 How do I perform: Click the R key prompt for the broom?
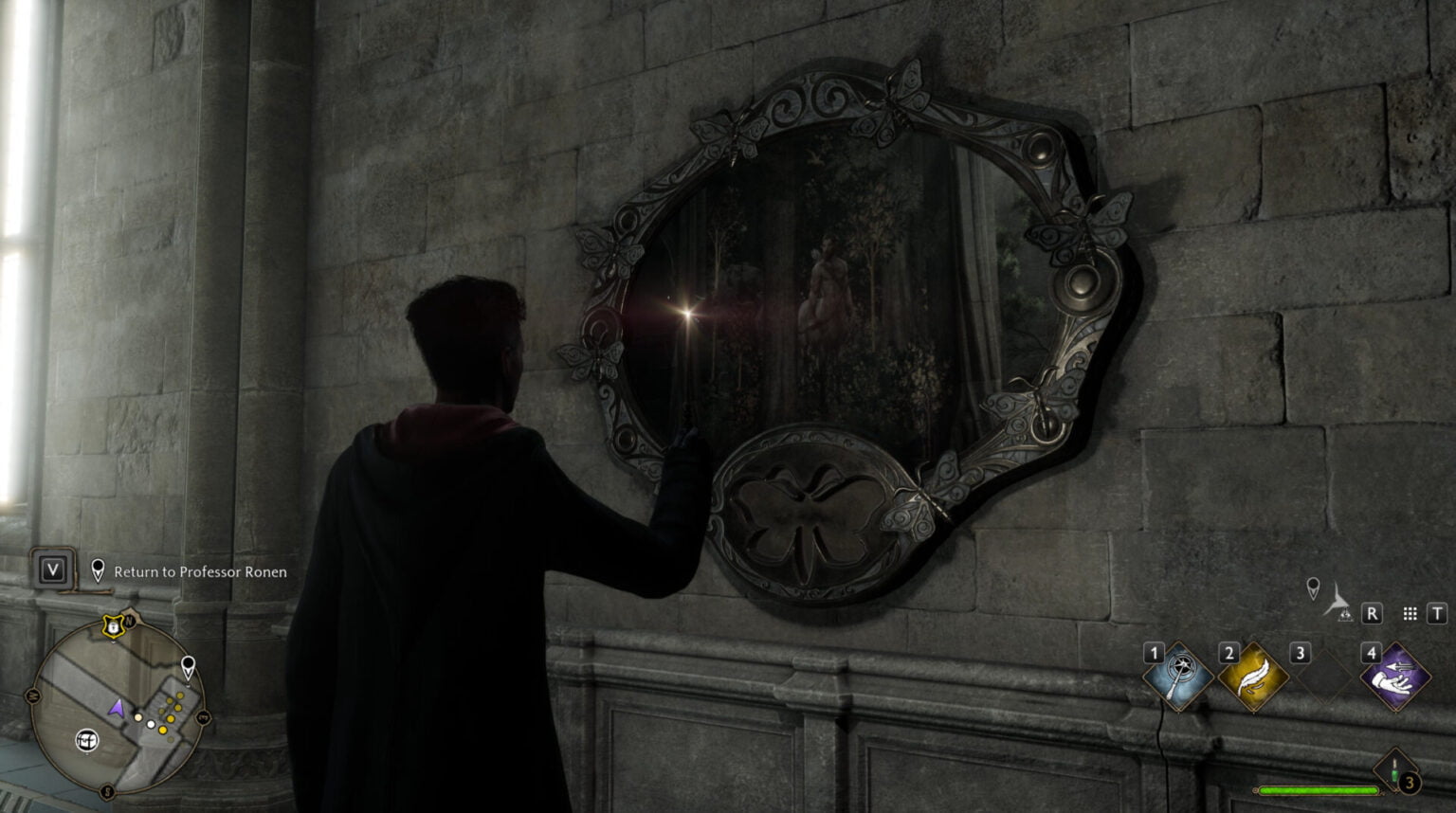pyautogui.click(x=1372, y=613)
